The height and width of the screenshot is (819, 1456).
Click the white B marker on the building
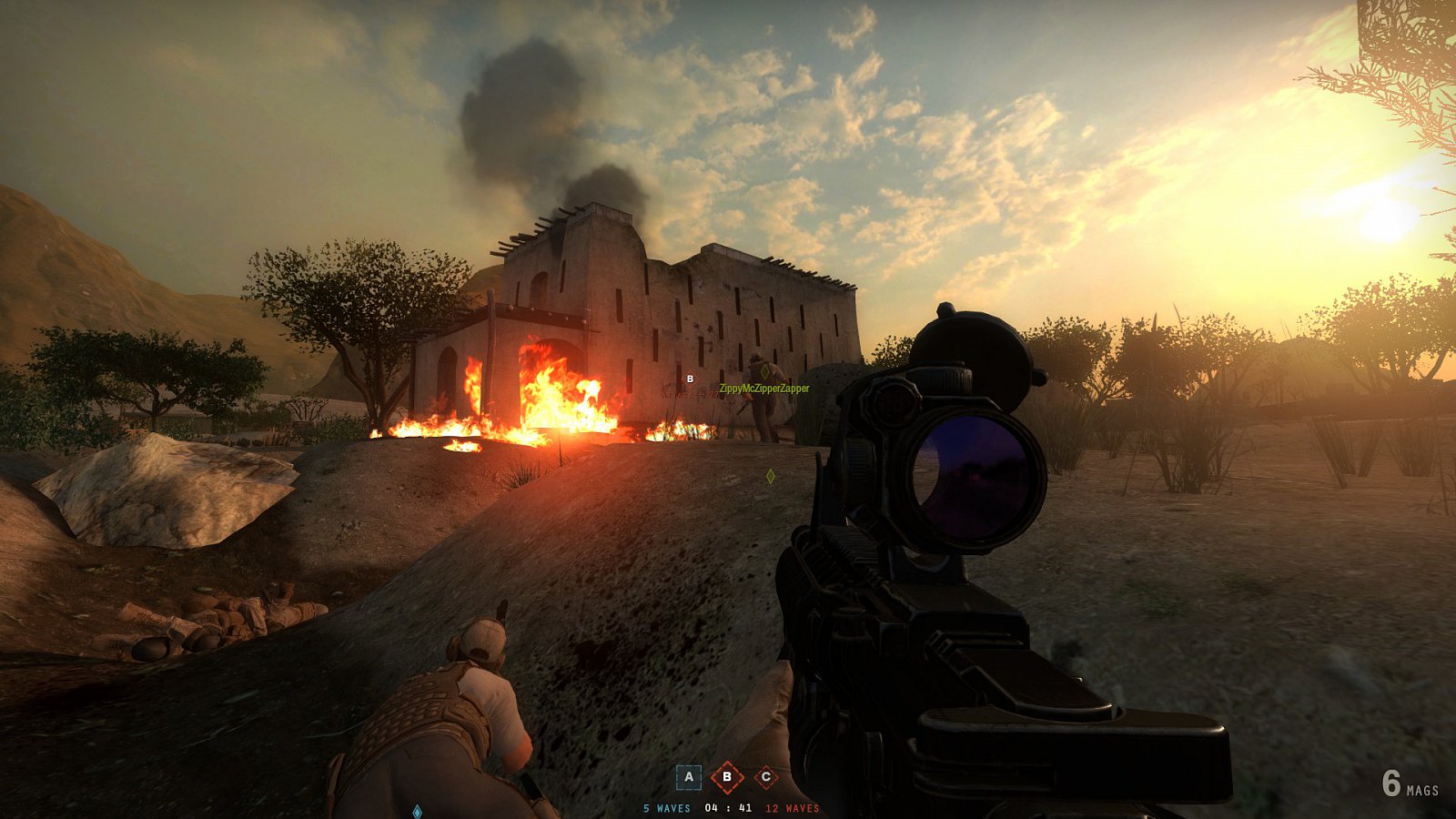(x=690, y=379)
